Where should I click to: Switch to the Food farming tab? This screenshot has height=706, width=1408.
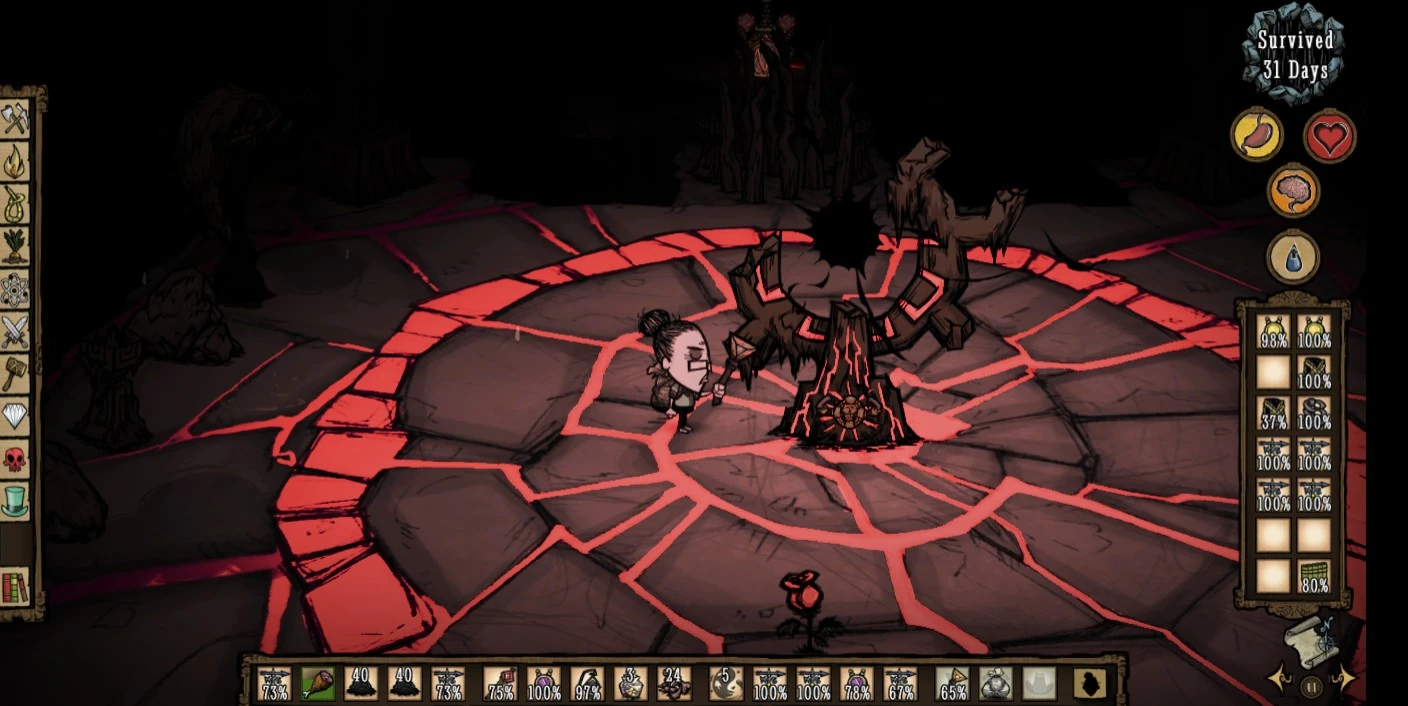point(15,247)
